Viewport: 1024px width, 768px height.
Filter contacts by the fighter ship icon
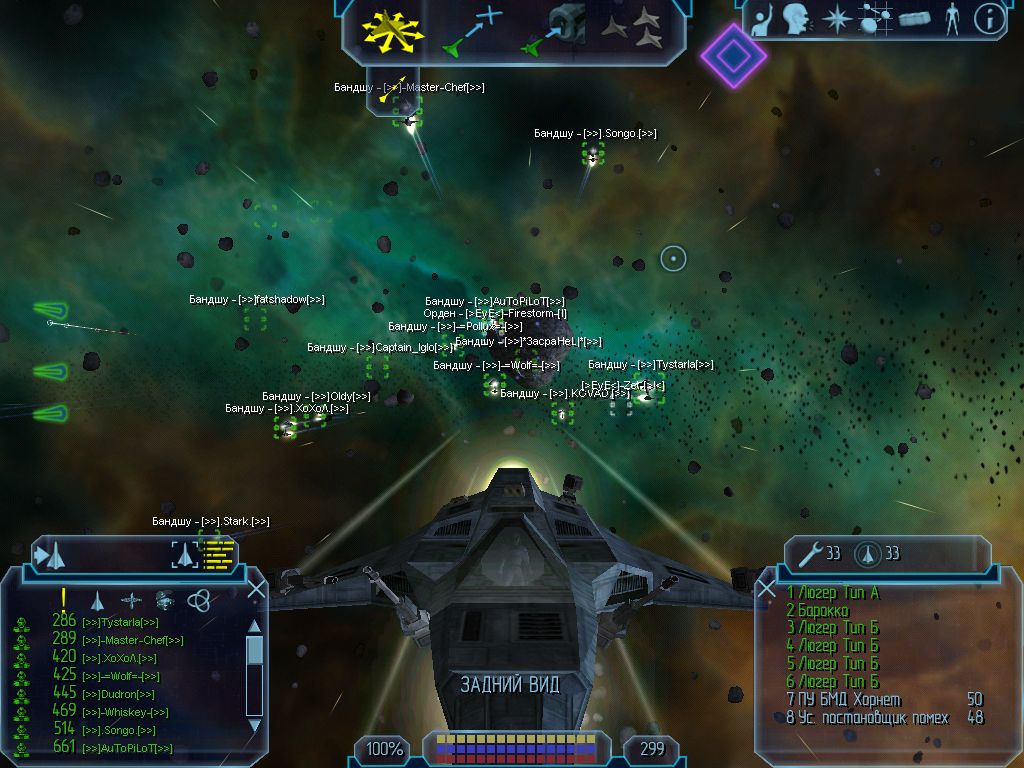(x=97, y=600)
